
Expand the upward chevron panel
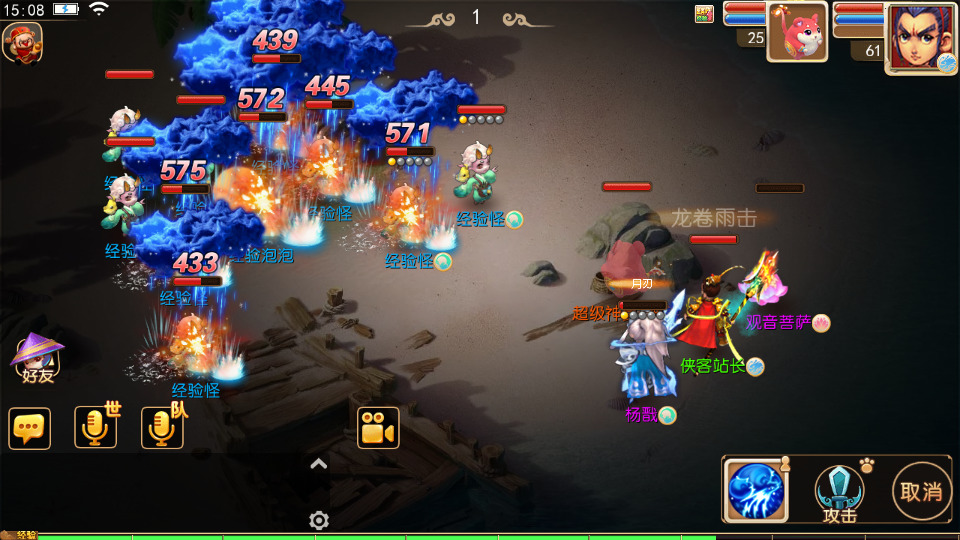click(319, 463)
